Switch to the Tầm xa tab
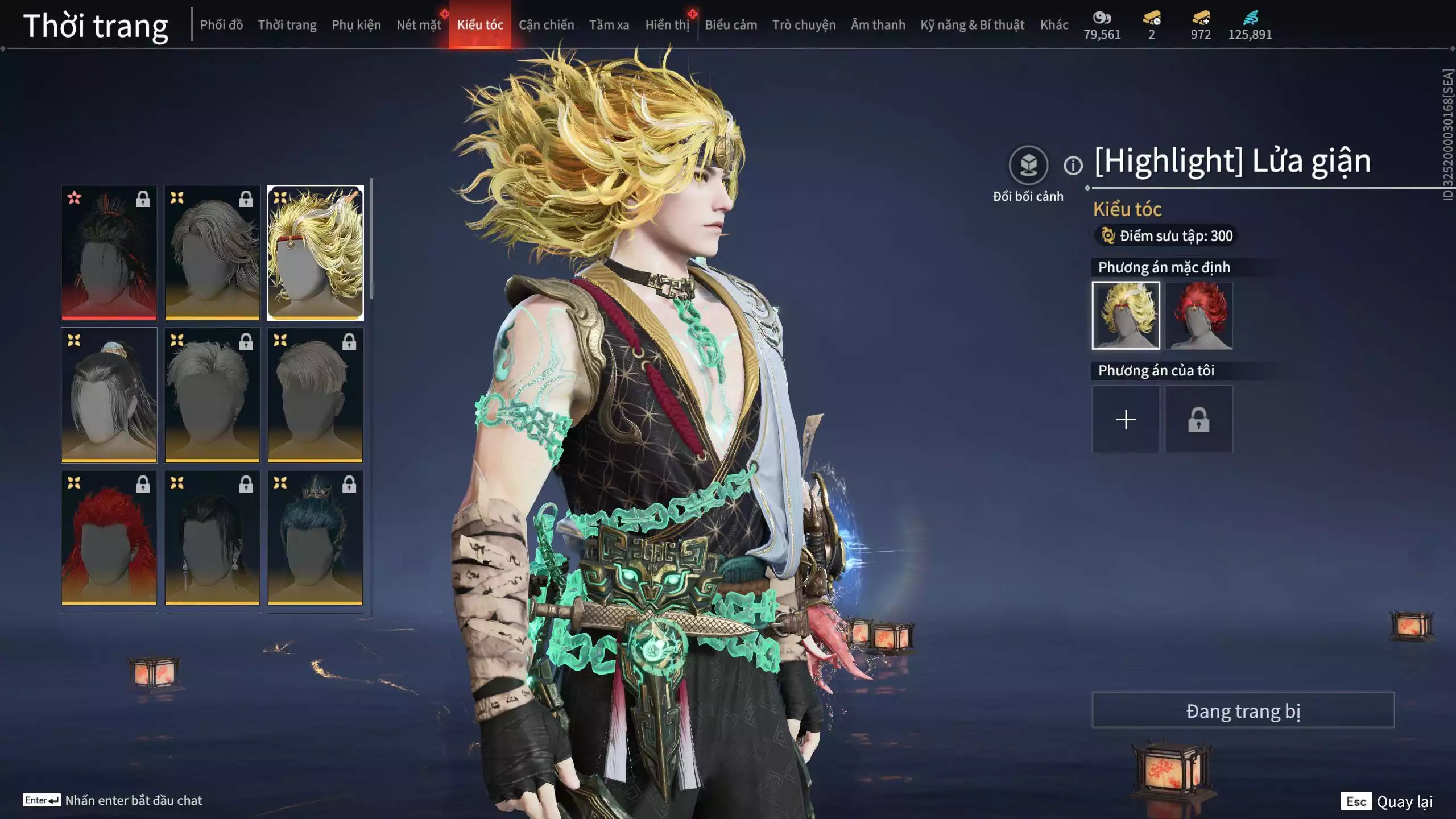The width and height of the screenshot is (1456, 819). click(x=609, y=25)
